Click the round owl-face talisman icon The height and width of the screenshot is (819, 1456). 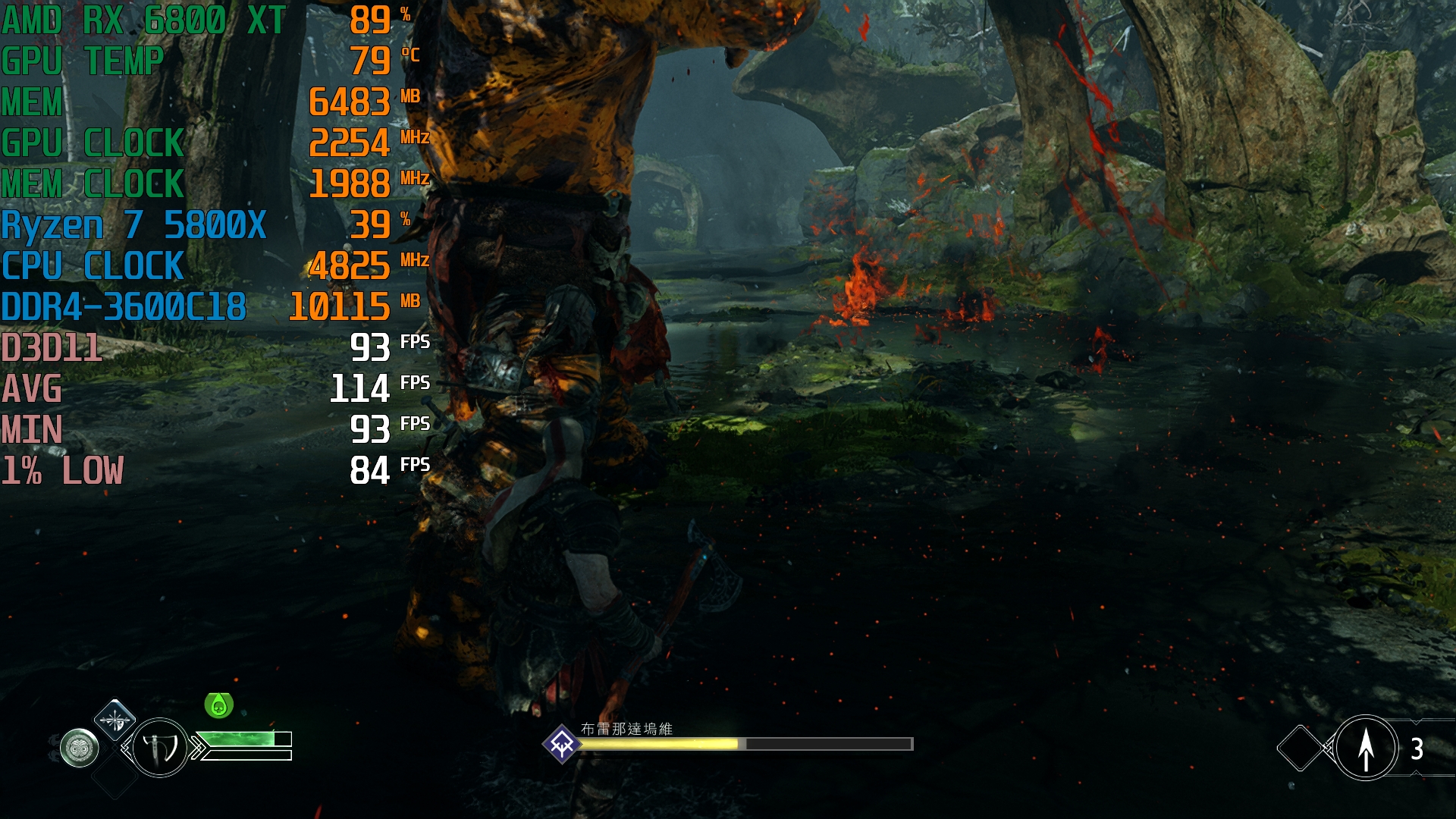click(80, 748)
